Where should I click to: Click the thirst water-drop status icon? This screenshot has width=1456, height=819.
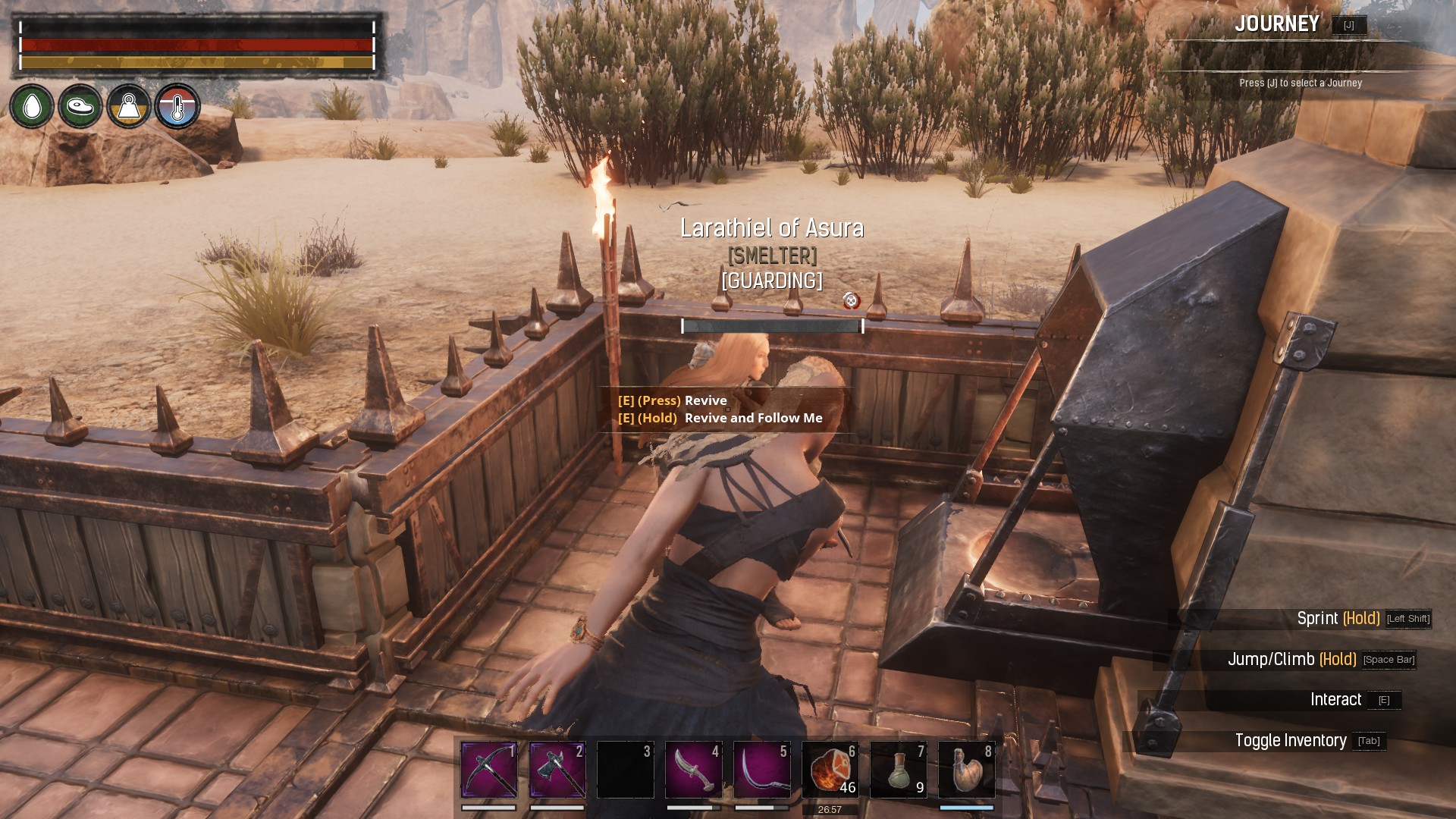(x=32, y=106)
